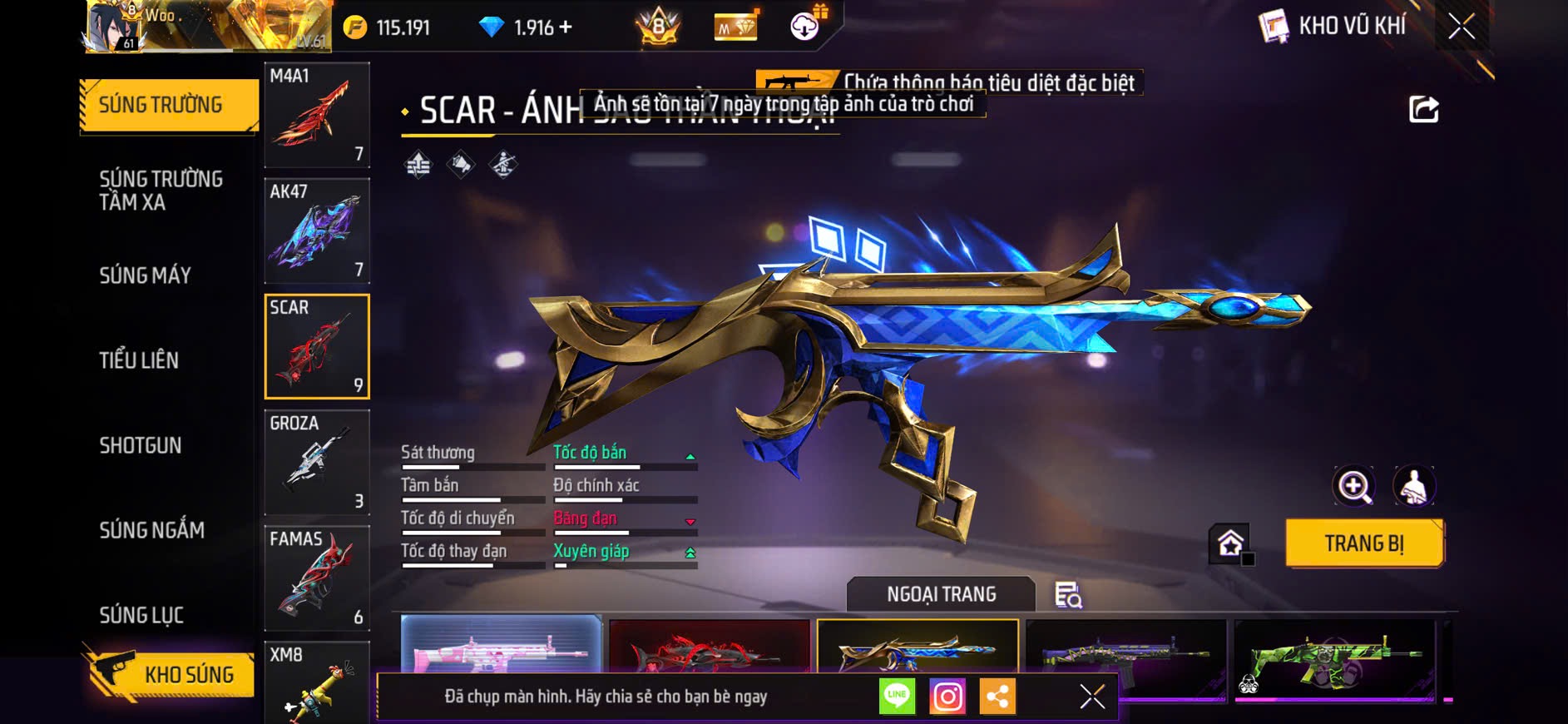Equip the skin with TRANG BỊ
Viewport: 1568px width, 724px height.
point(1363,543)
